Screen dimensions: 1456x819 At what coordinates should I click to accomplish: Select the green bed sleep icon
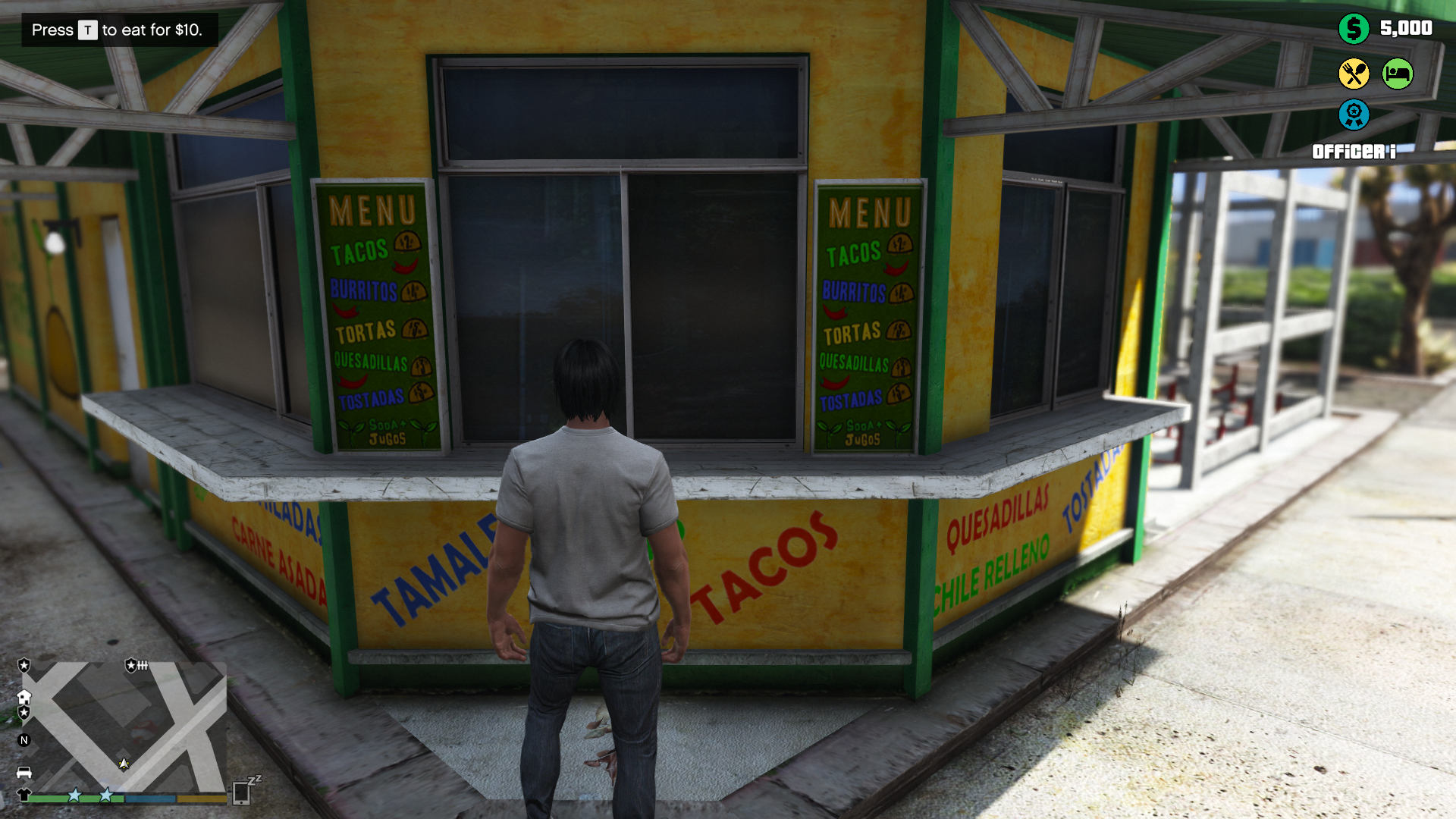(x=1398, y=74)
